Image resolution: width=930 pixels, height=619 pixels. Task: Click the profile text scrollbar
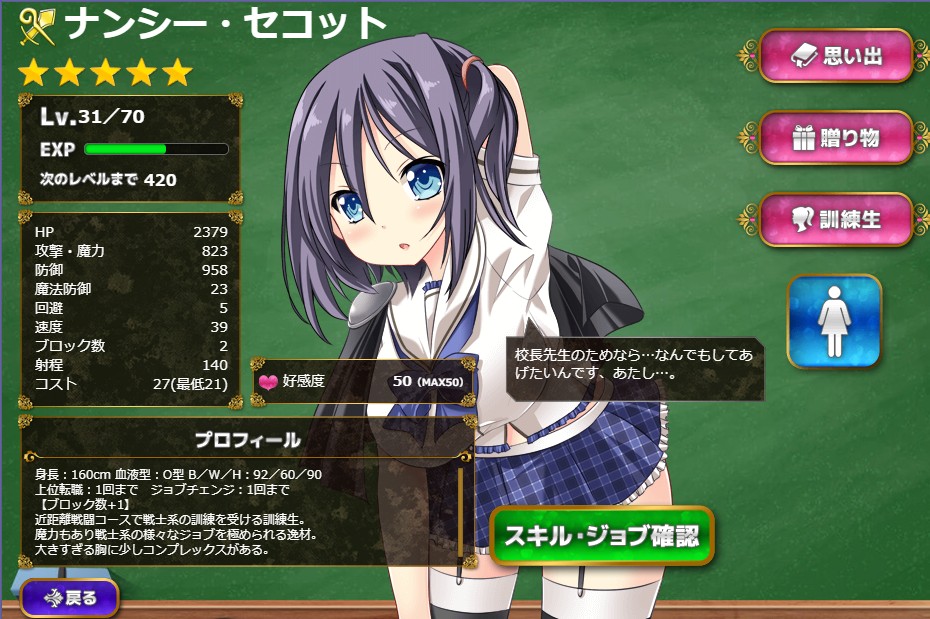tap(461, 510)
